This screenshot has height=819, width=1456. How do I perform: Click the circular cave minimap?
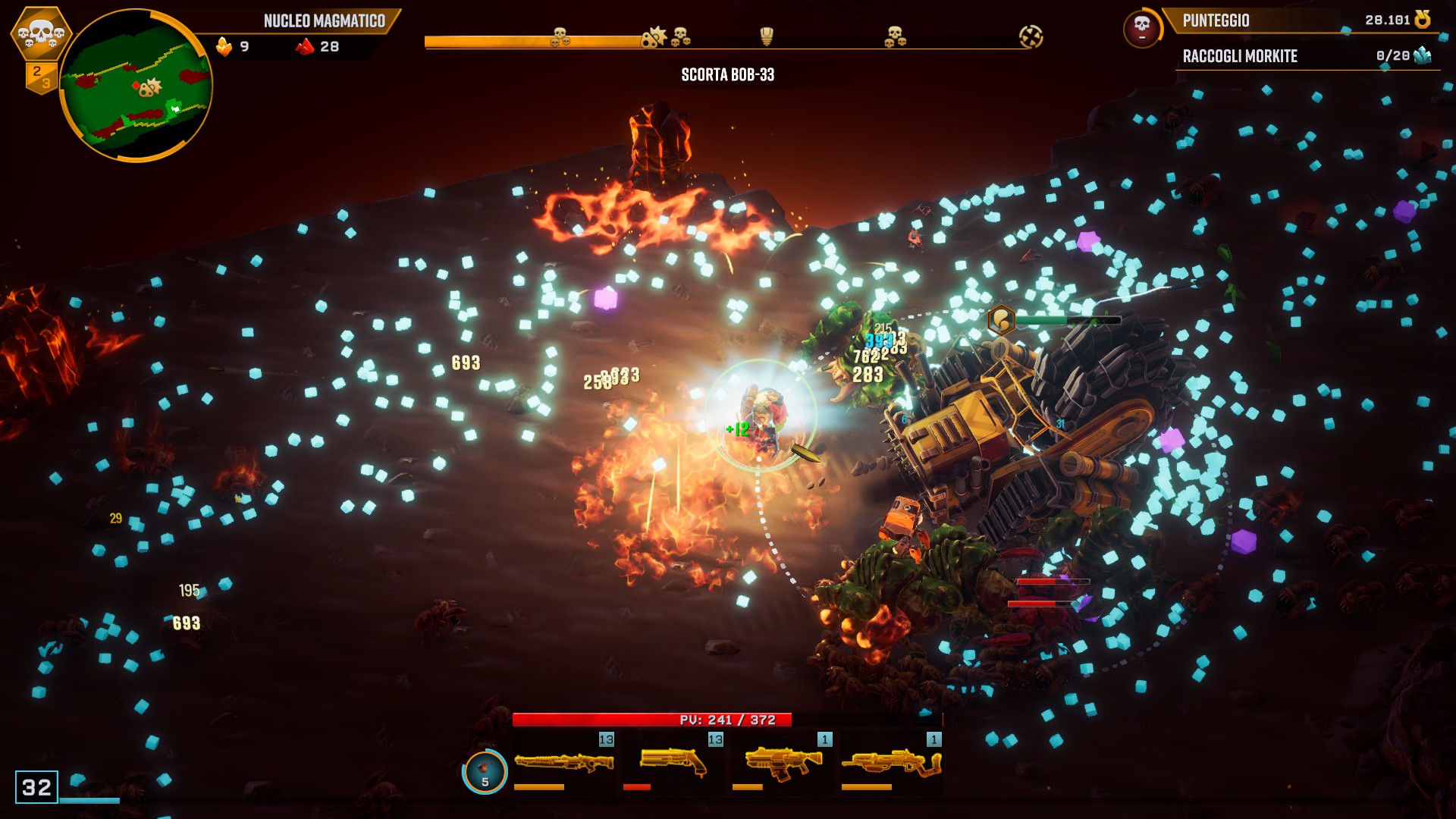click(136, 86)
